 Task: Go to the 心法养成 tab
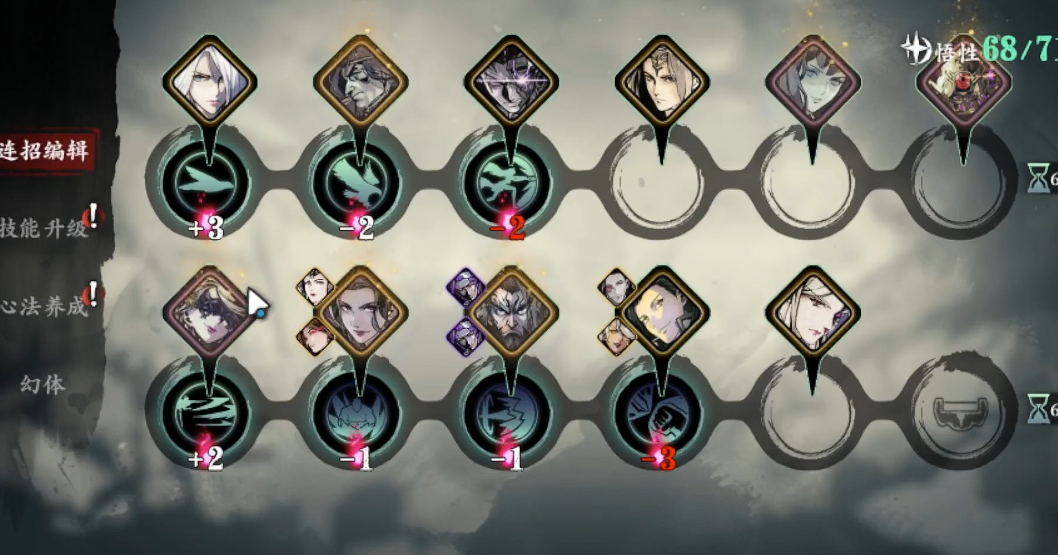click(x=45, y=306)
